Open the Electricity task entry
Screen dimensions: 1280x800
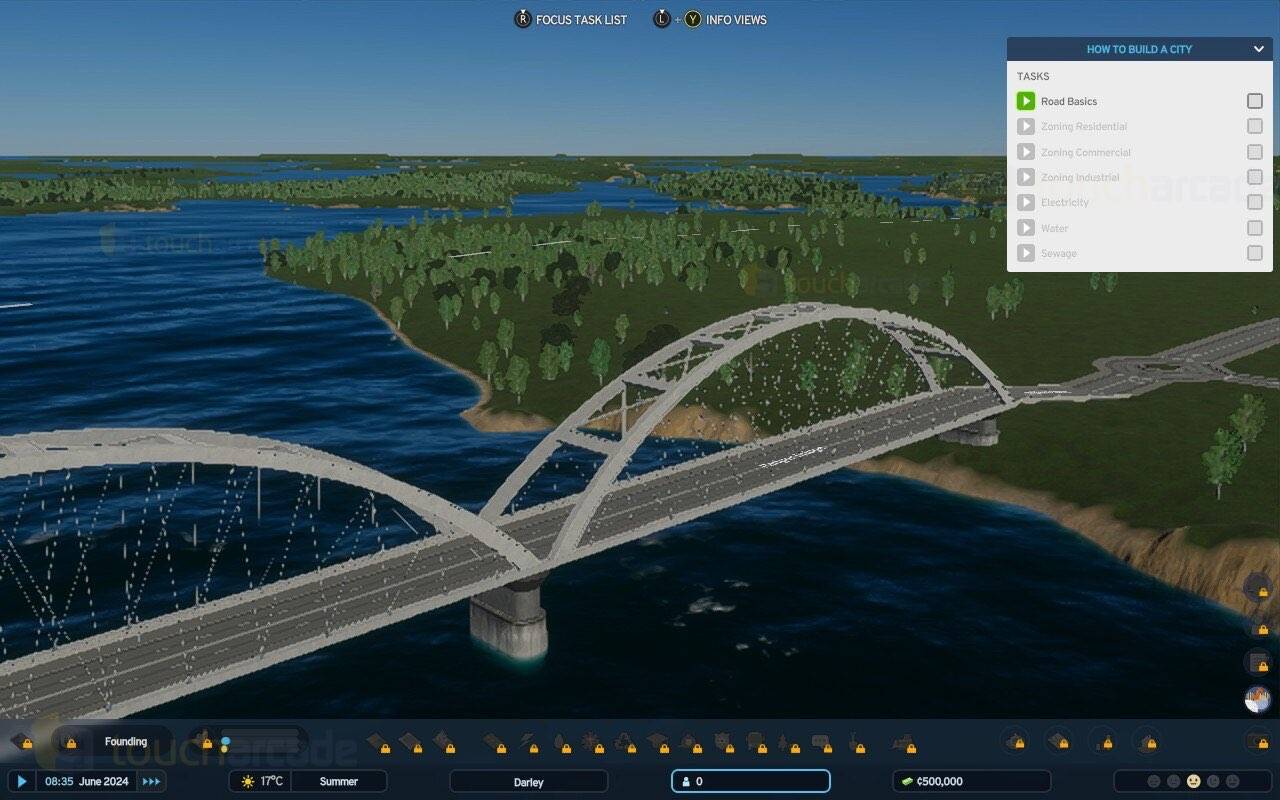1064,202
